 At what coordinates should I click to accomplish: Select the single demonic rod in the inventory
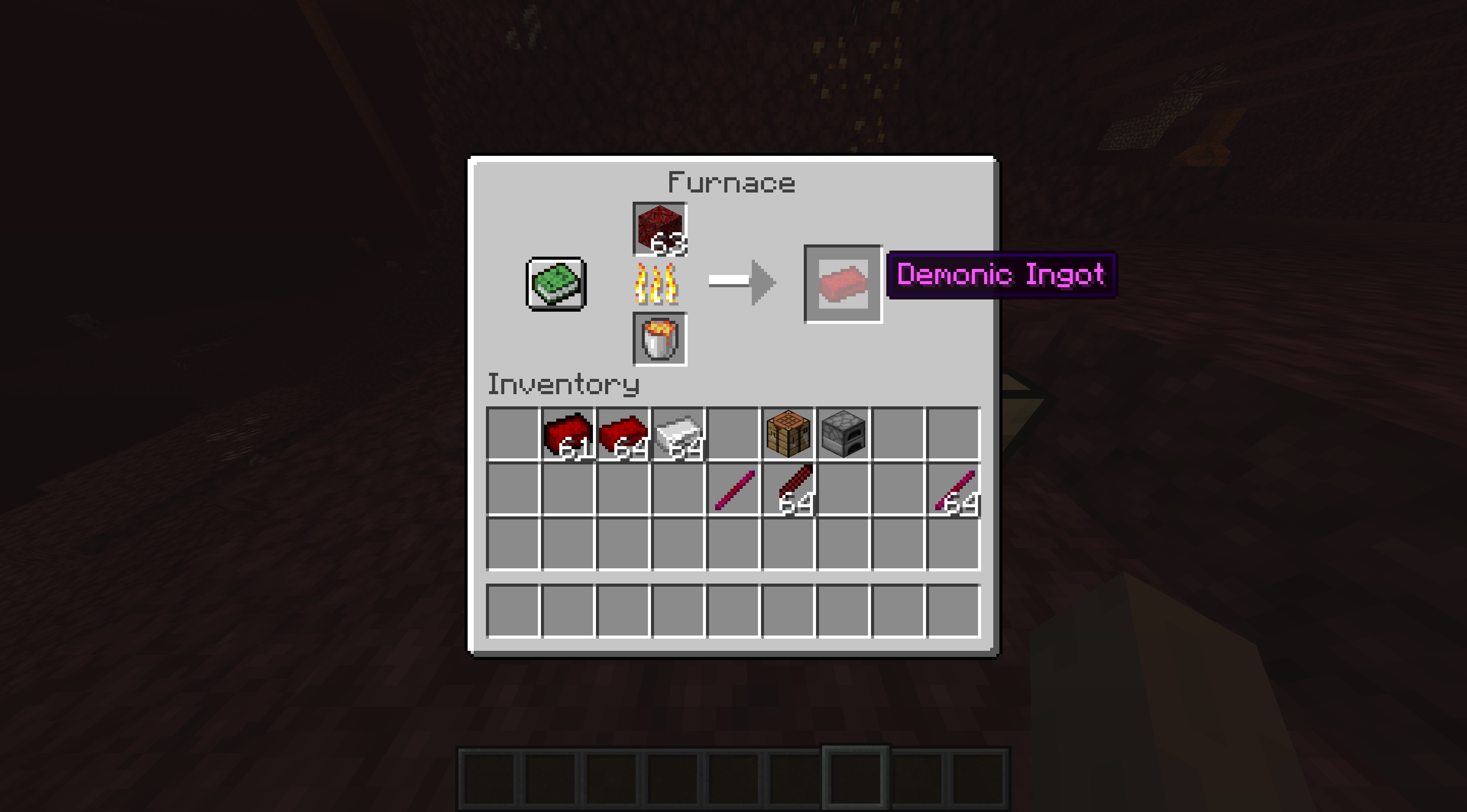click(733, 488)
